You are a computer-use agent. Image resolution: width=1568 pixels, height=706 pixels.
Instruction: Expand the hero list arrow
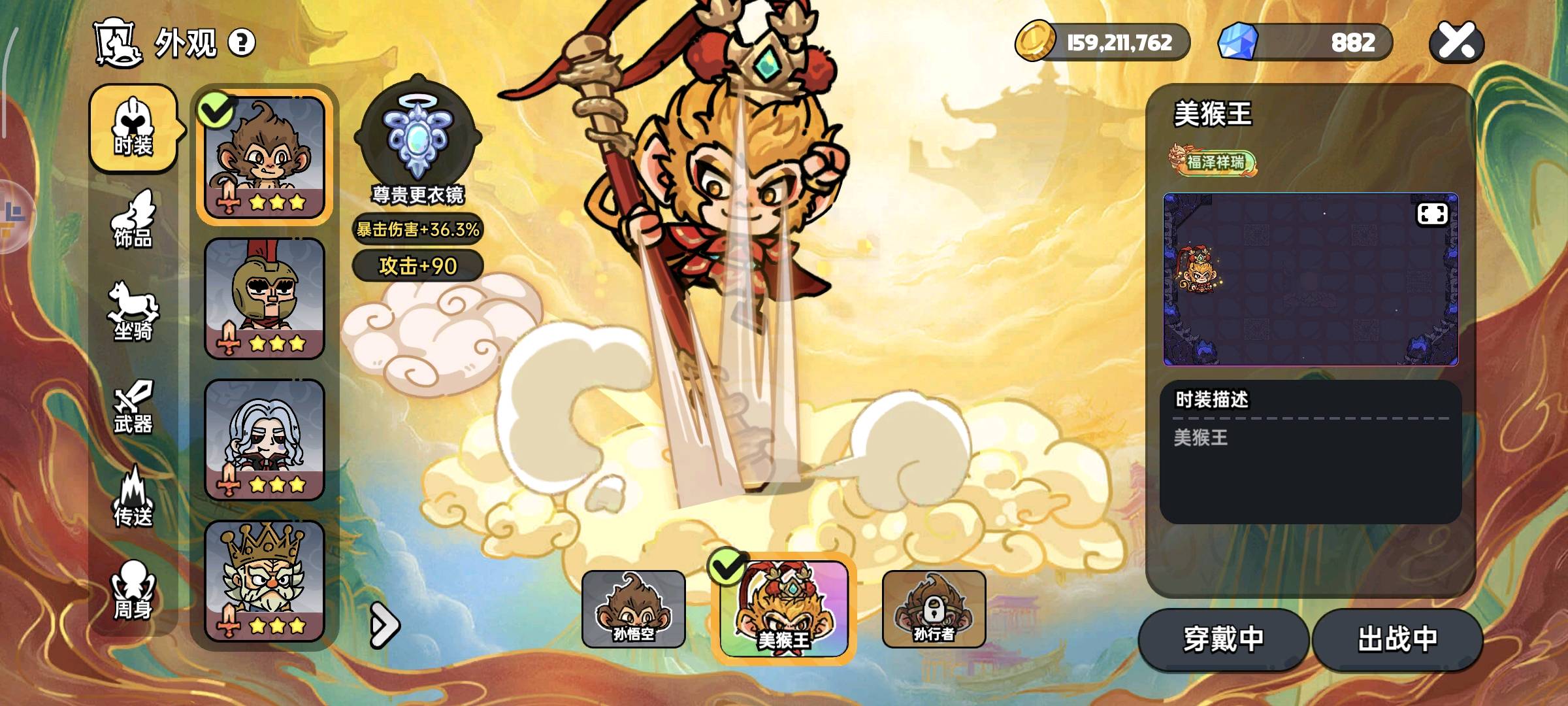point(384,626)
